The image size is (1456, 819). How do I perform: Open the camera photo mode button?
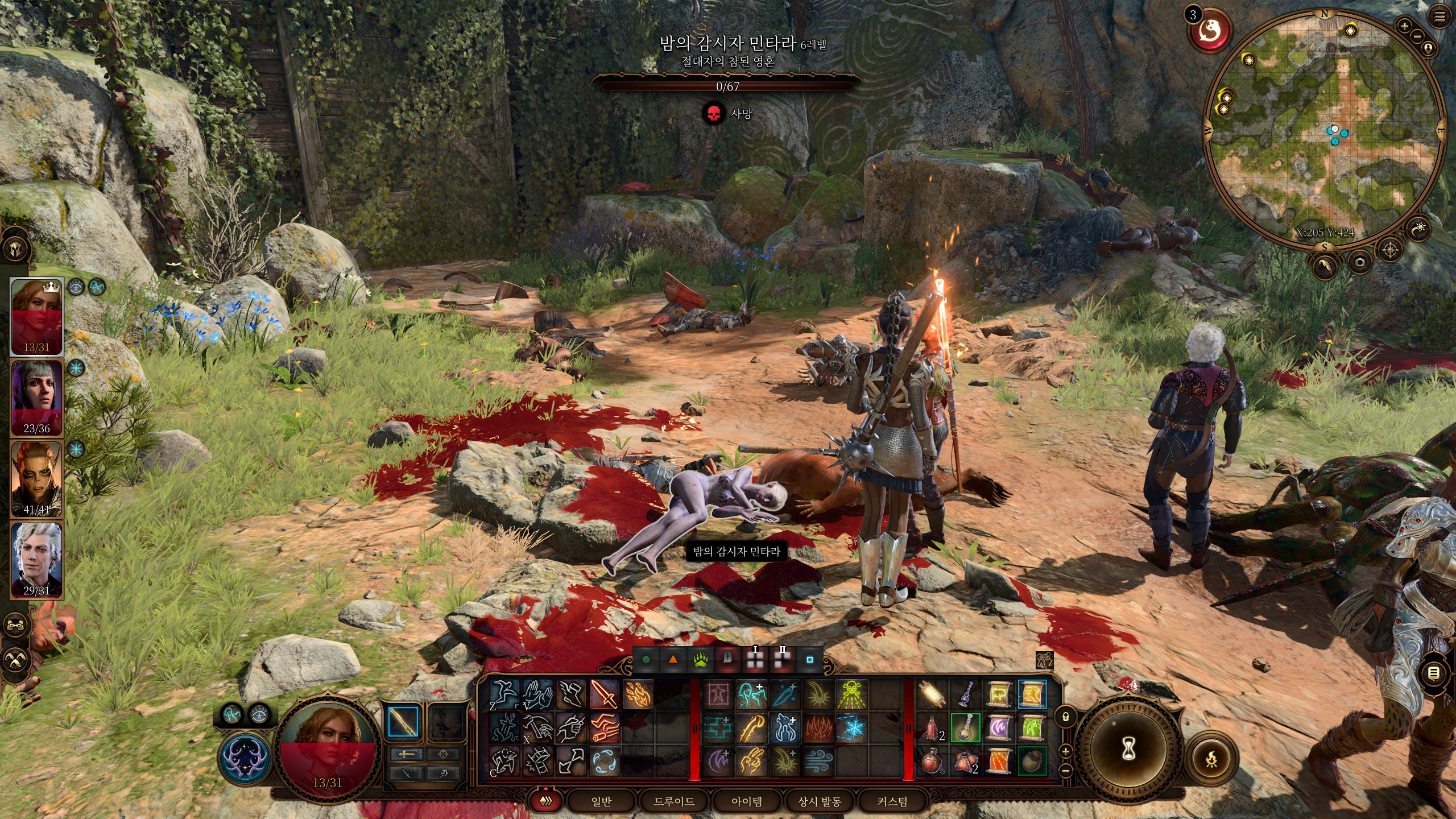pyautogui.click(x=1360, y=262)
